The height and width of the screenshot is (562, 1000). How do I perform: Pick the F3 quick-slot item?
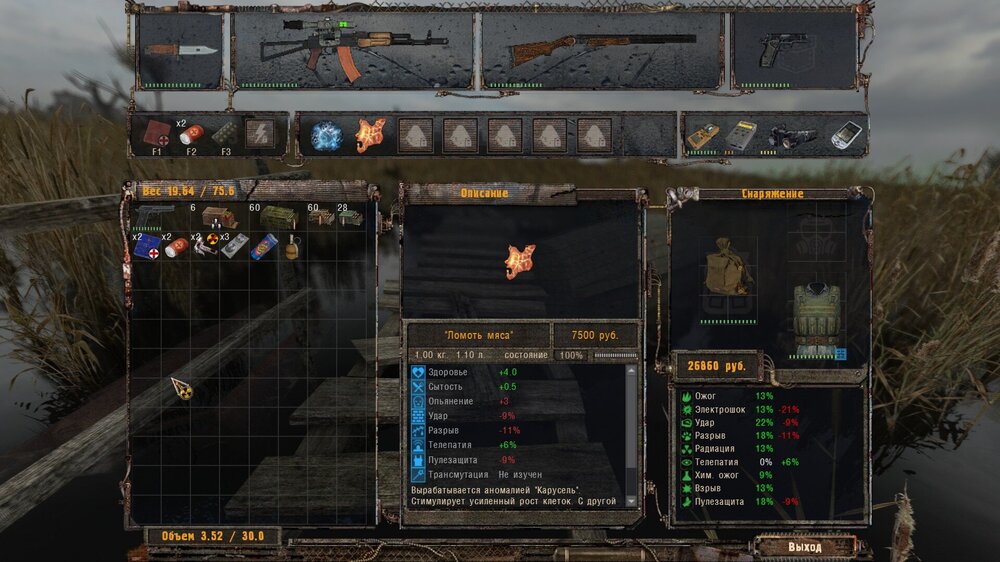click(x=226, y=135)
